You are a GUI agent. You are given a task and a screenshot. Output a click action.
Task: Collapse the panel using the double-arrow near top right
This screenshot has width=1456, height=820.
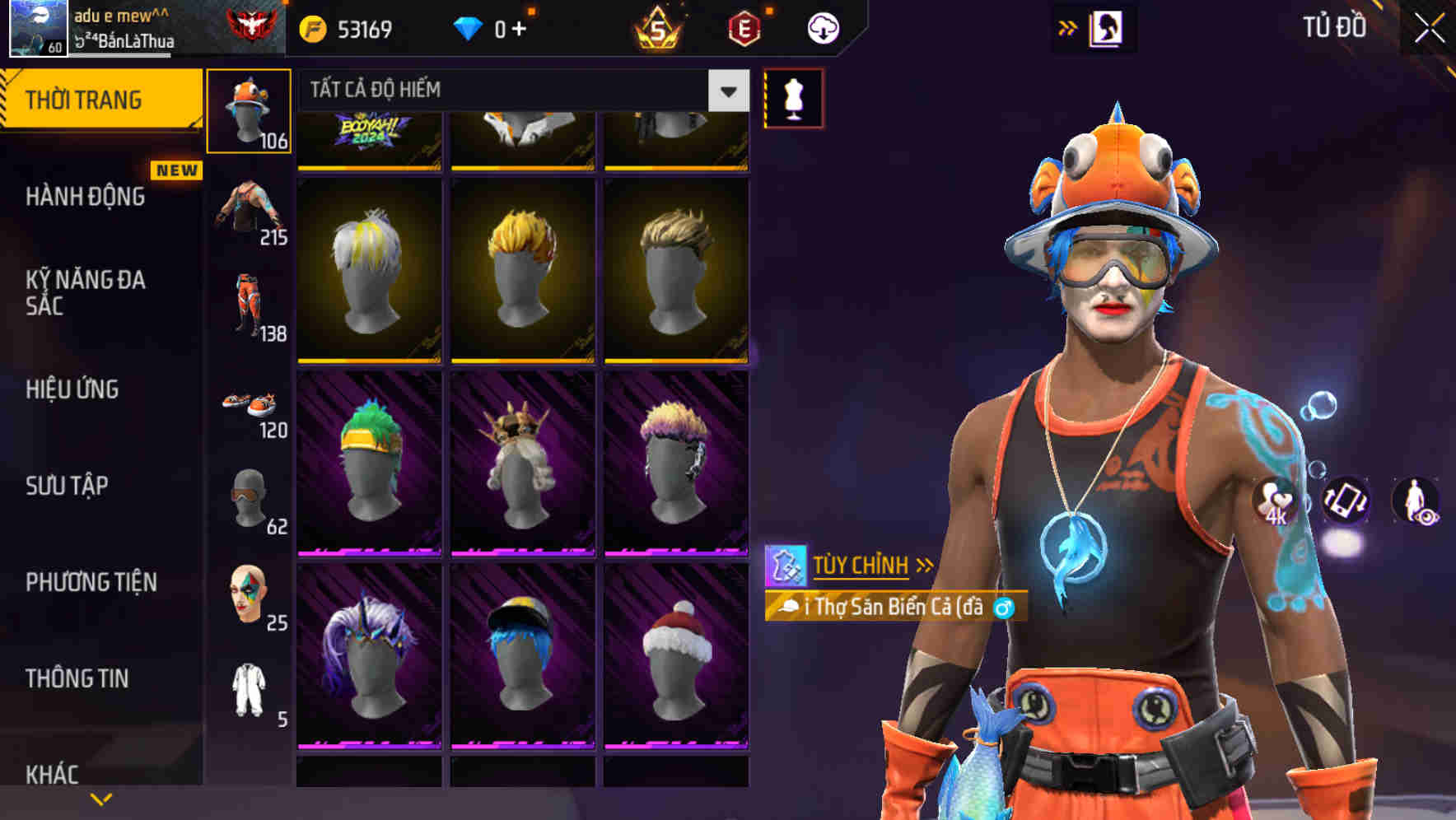[1067, 26]
